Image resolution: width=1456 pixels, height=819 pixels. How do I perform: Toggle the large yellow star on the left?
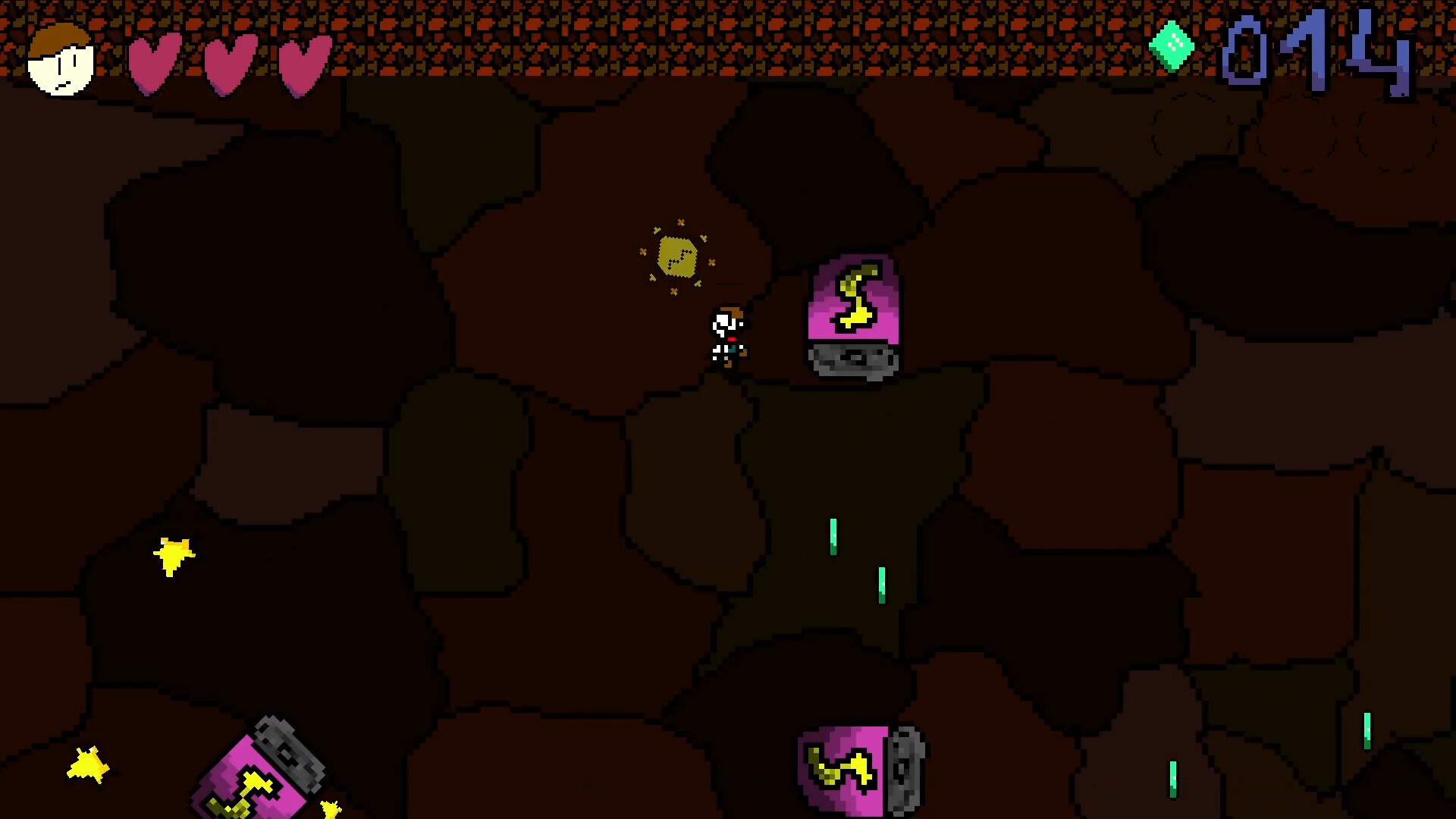[174, 554]
